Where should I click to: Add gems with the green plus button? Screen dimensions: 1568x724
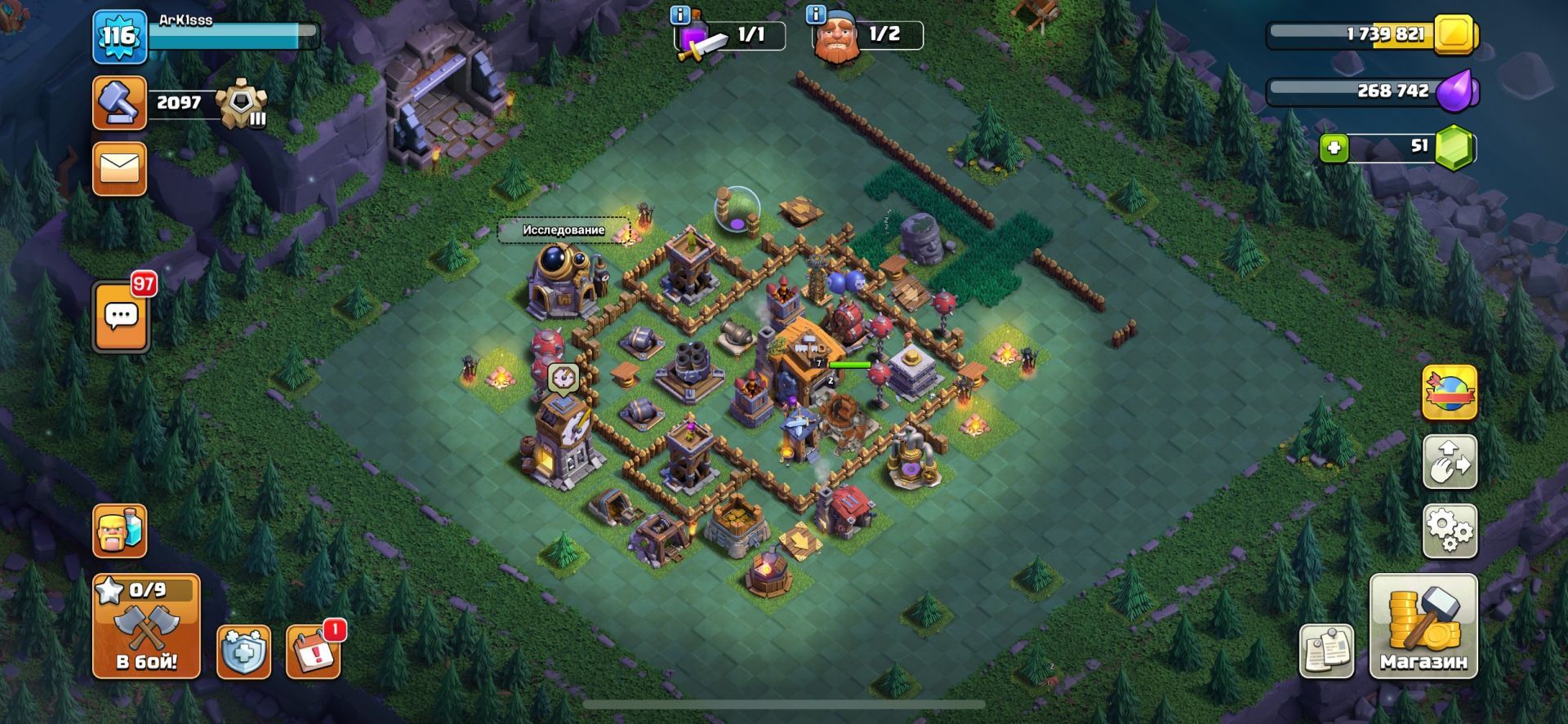click(1334, 149)
